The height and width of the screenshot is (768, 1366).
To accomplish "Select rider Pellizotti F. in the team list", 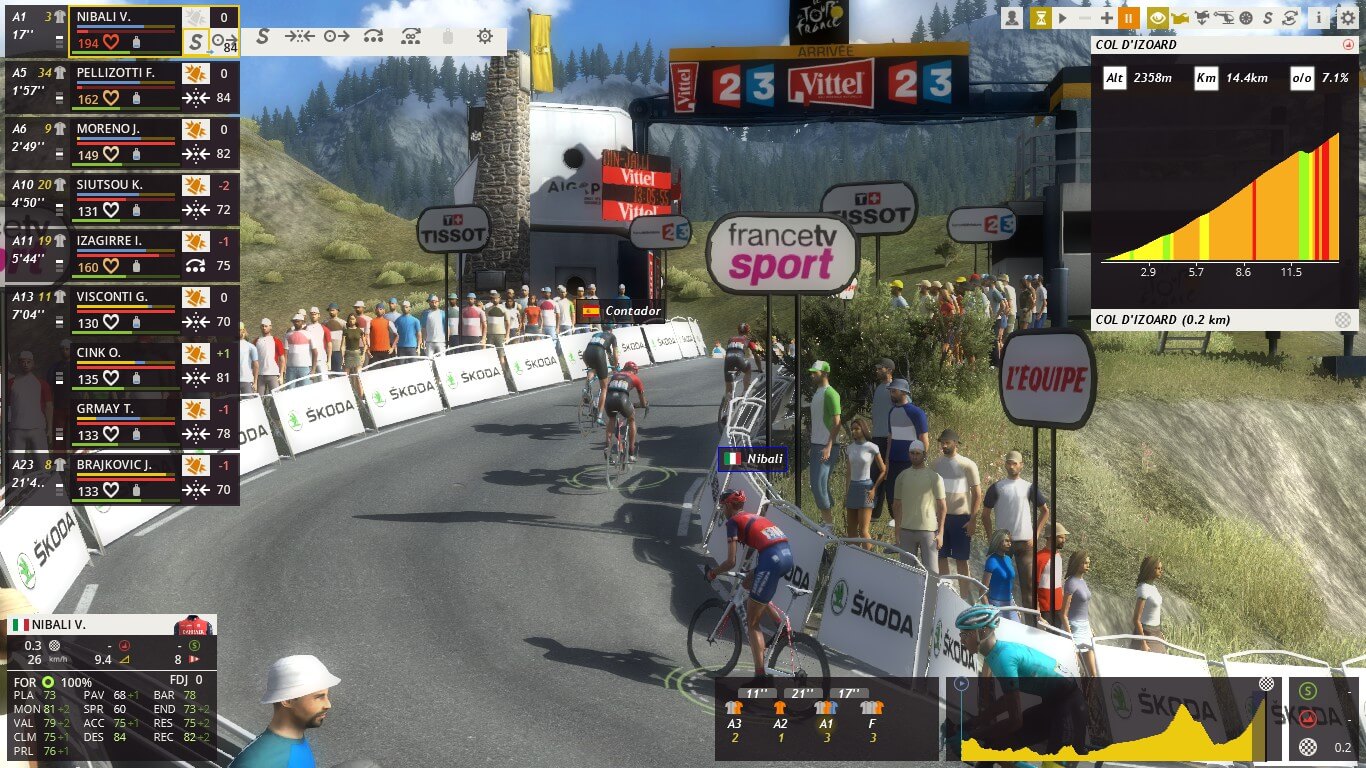I will [x=116, y=73].
